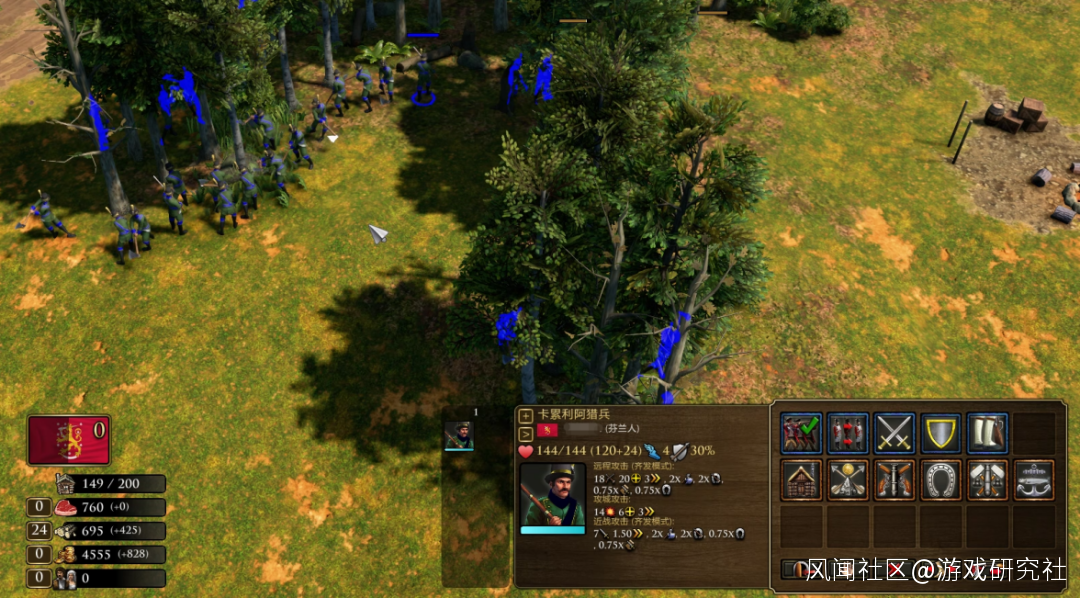This screenshot has width=1080, height=598.
Task: Click the silver horseshoe icon
Action: [x=941, y=479]
